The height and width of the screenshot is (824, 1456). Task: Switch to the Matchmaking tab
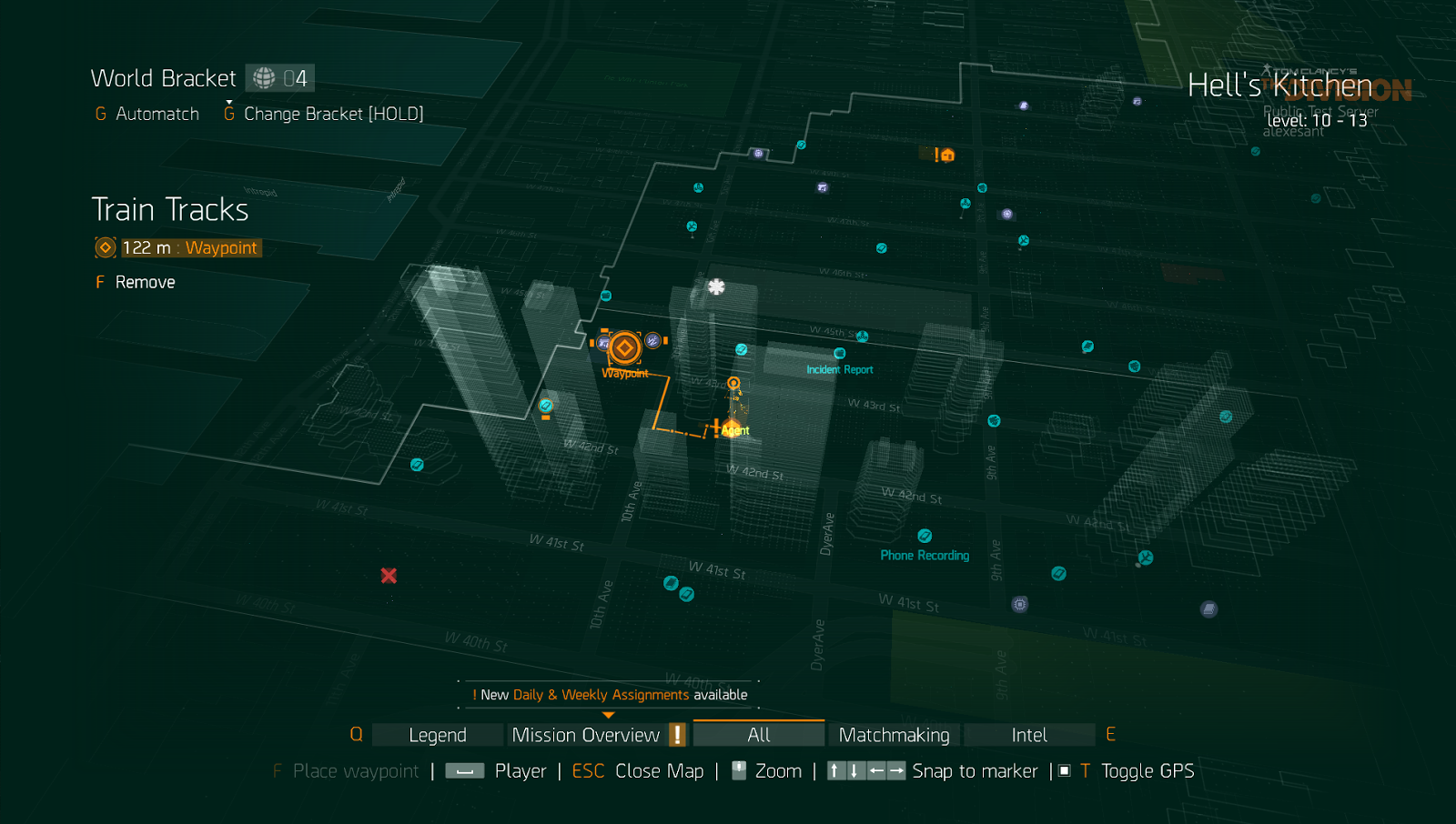(894, 734)
